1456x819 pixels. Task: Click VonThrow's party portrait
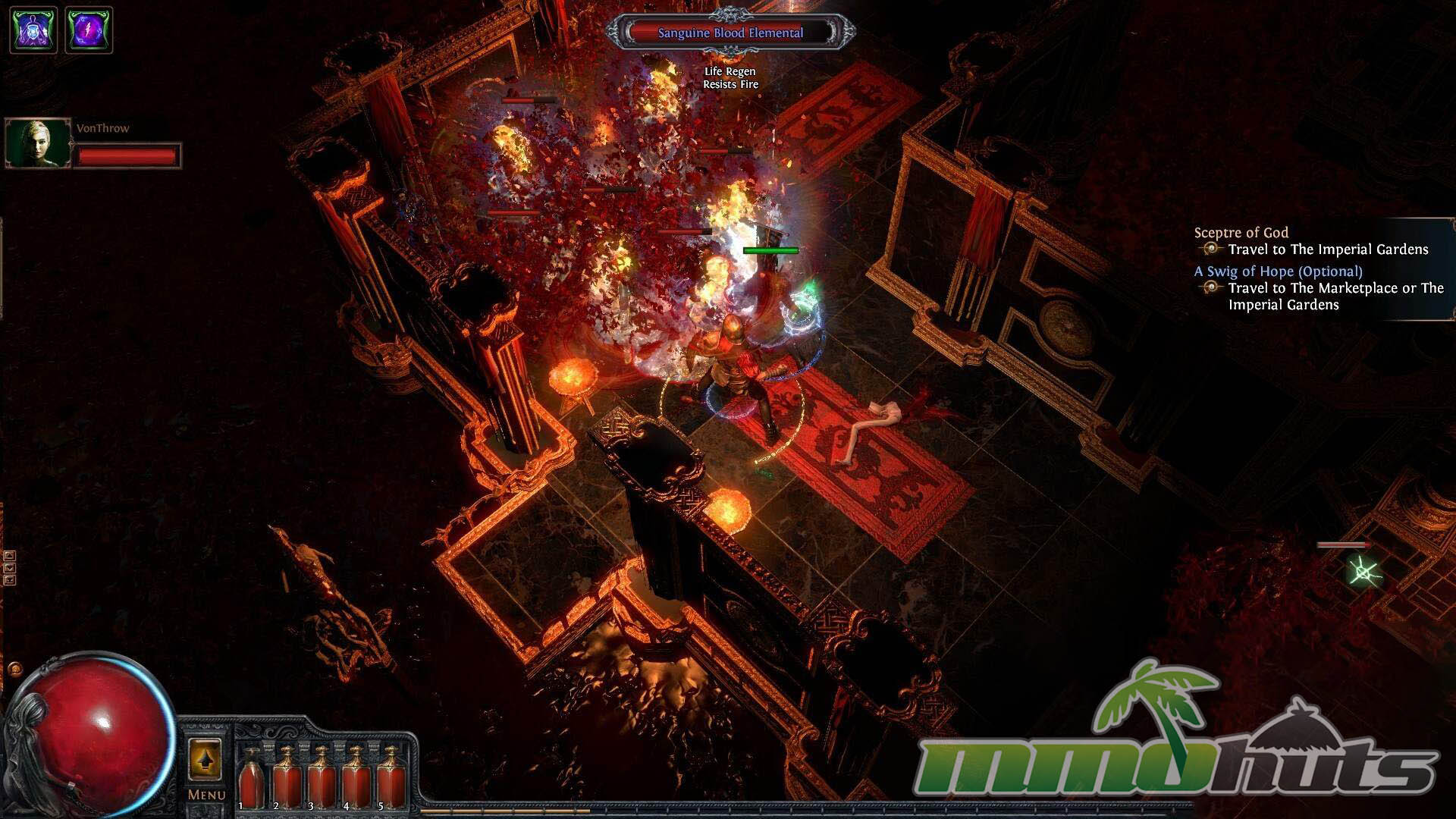38,143
